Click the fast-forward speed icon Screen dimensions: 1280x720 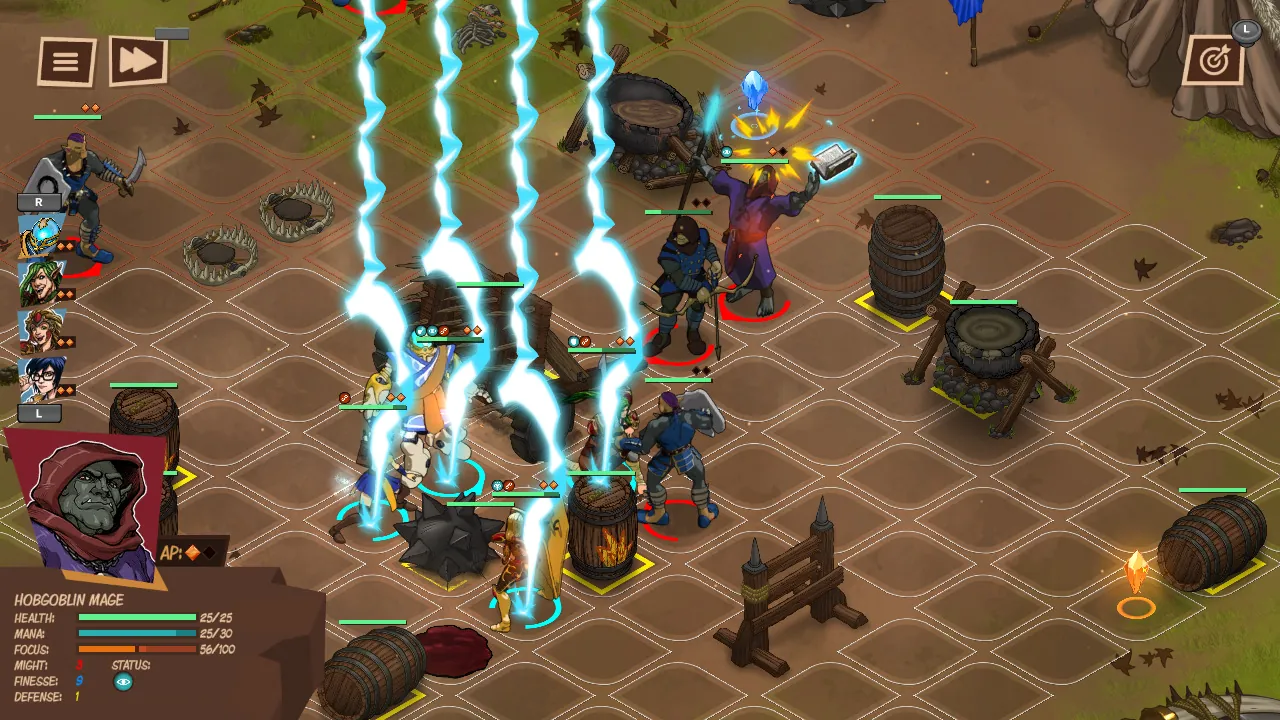click(140, 60)
